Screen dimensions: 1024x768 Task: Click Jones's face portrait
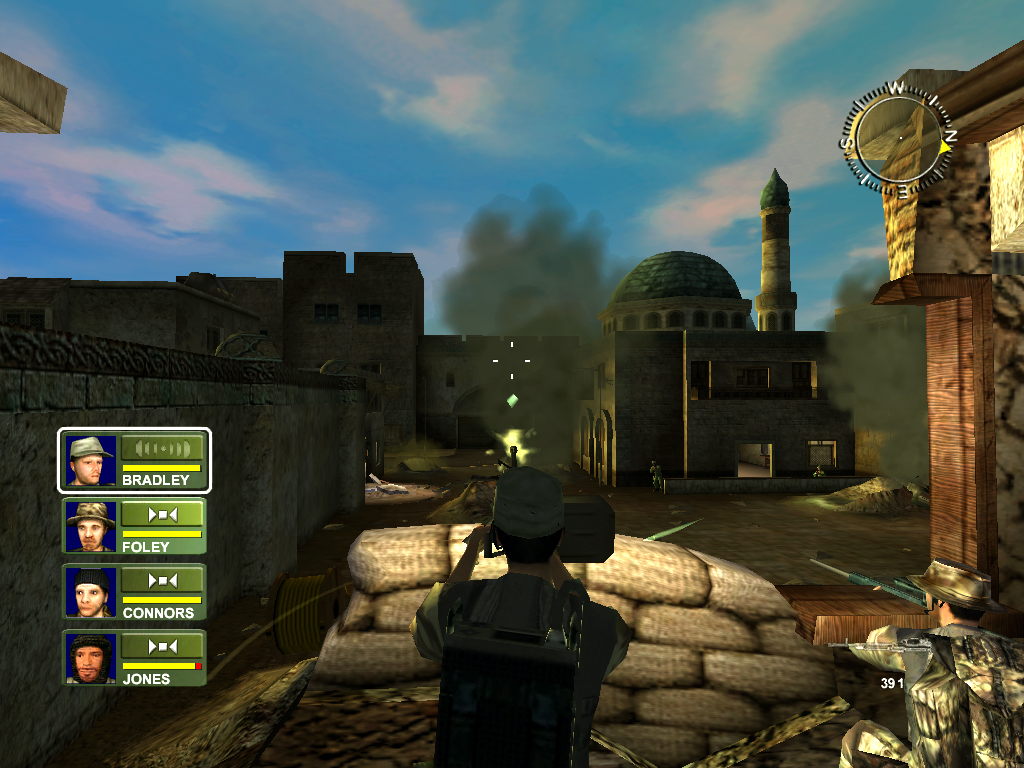pos(89,658)
